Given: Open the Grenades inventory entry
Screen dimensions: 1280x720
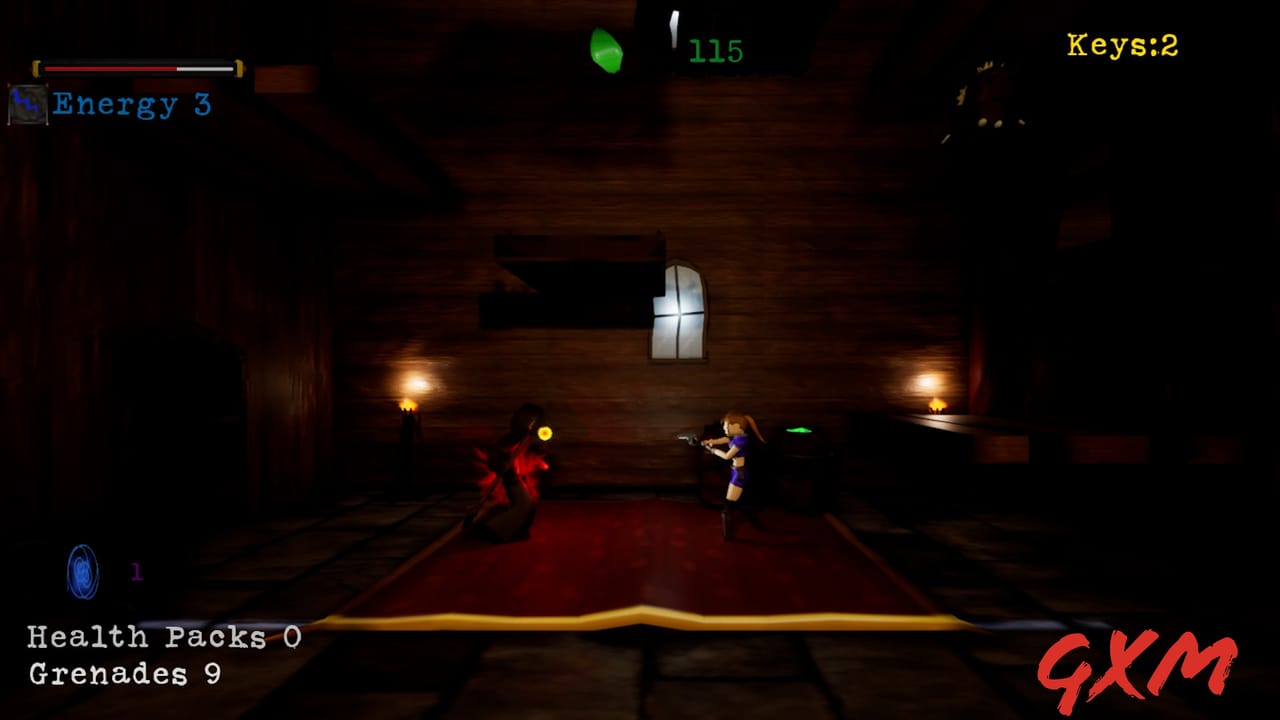Looking at the screenshot, I should 124,675.
